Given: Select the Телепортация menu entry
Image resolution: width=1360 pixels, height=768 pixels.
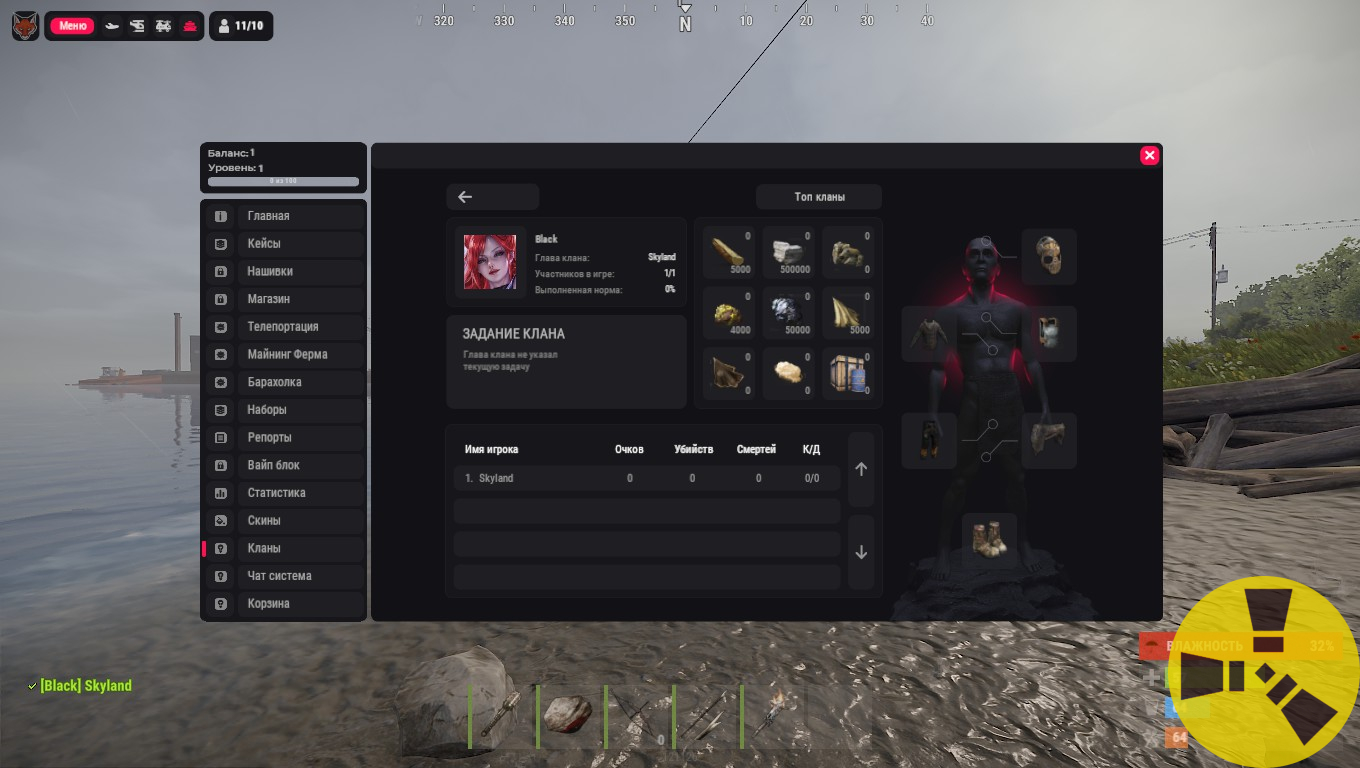Looking at the screenshot, I should tap(300, 327).
